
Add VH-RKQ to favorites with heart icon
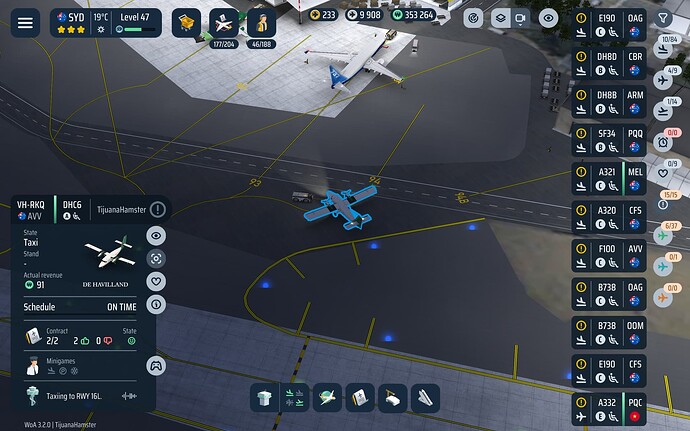pyautogui.click(x=156, y=281)
